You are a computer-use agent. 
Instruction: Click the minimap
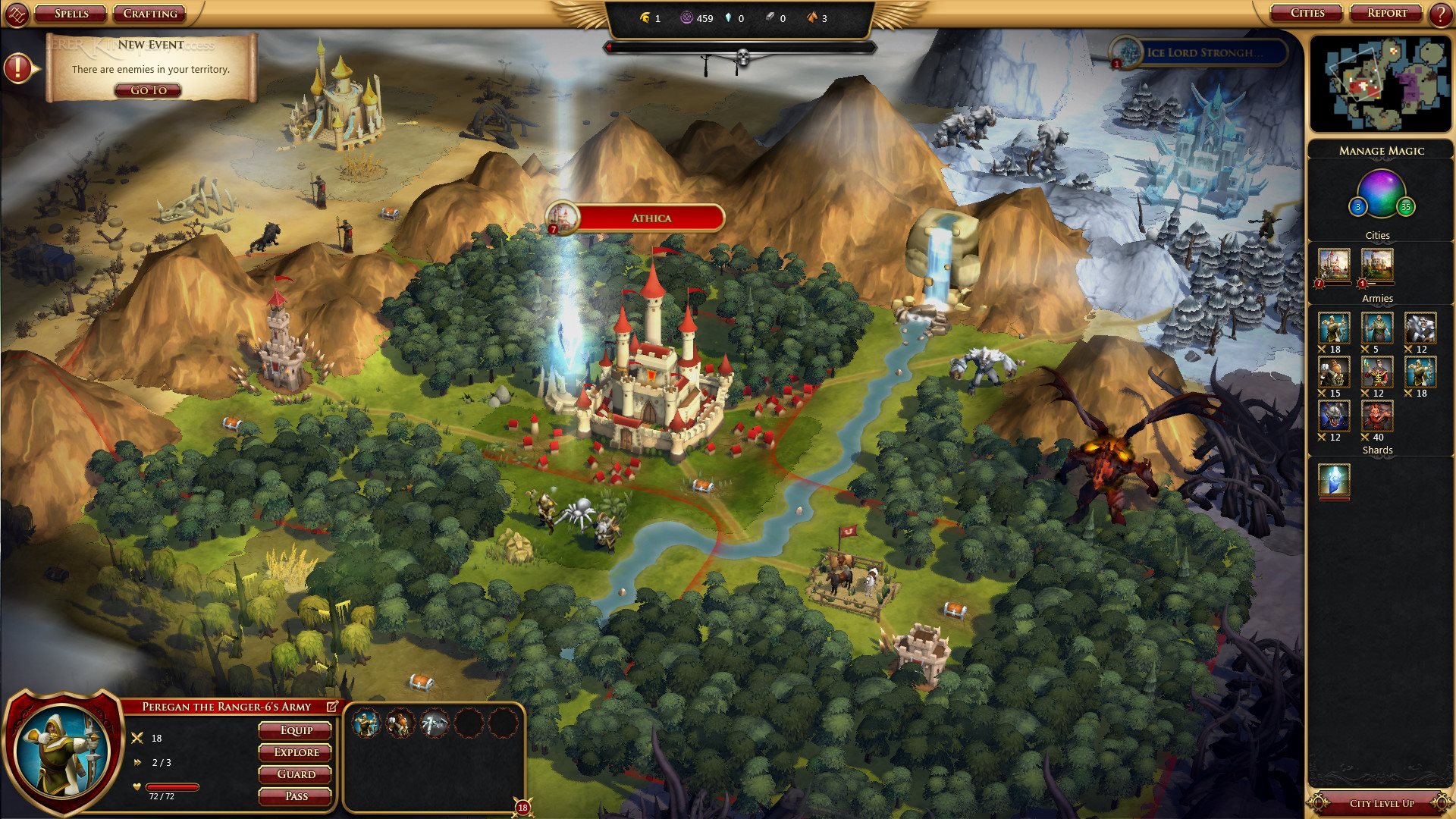1380,83
